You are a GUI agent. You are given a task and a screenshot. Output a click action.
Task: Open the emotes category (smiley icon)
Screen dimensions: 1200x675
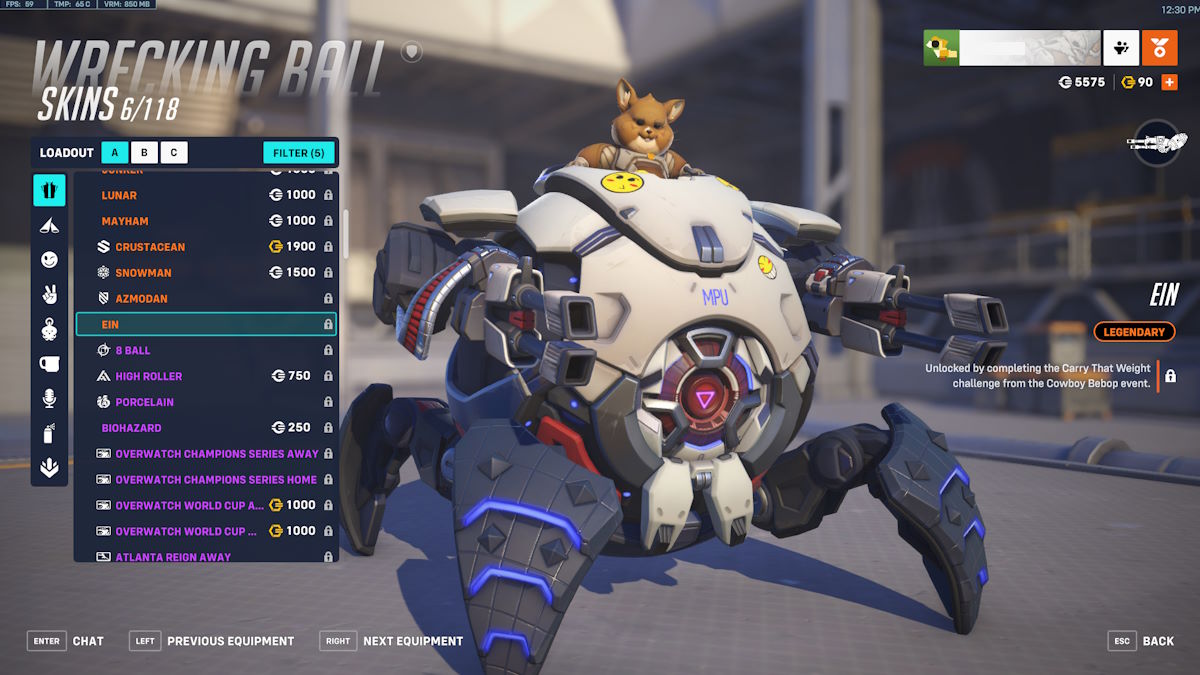click(x=49, y=260)
